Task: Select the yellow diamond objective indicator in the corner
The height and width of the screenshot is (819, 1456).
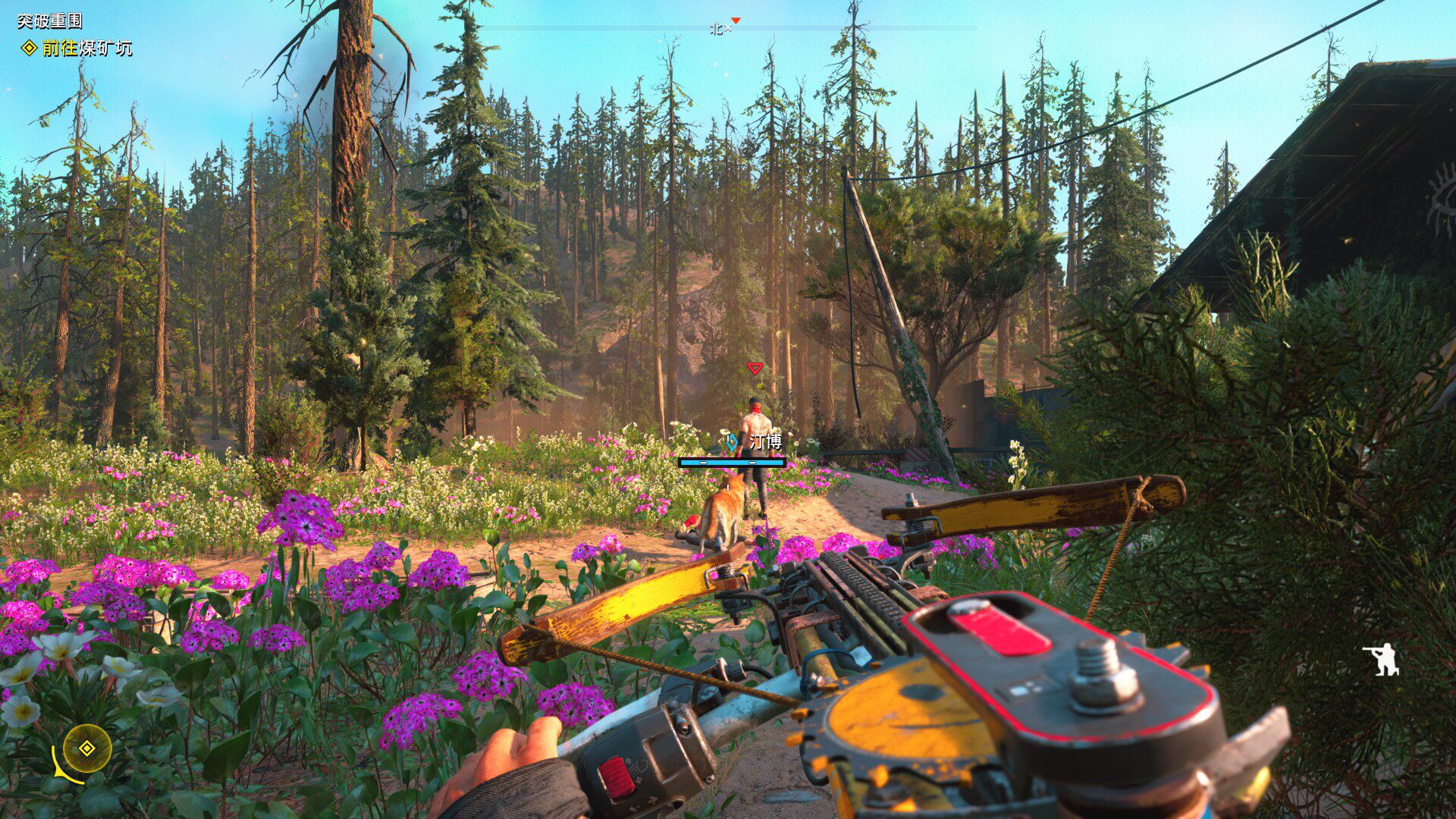Action: [x=87, y=749]
